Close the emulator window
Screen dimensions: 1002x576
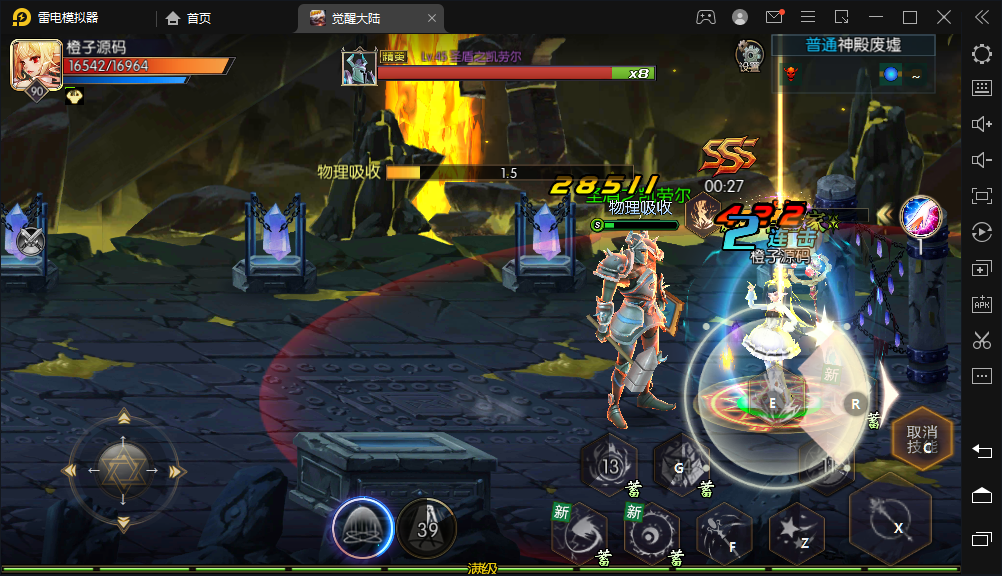point(944,17)
